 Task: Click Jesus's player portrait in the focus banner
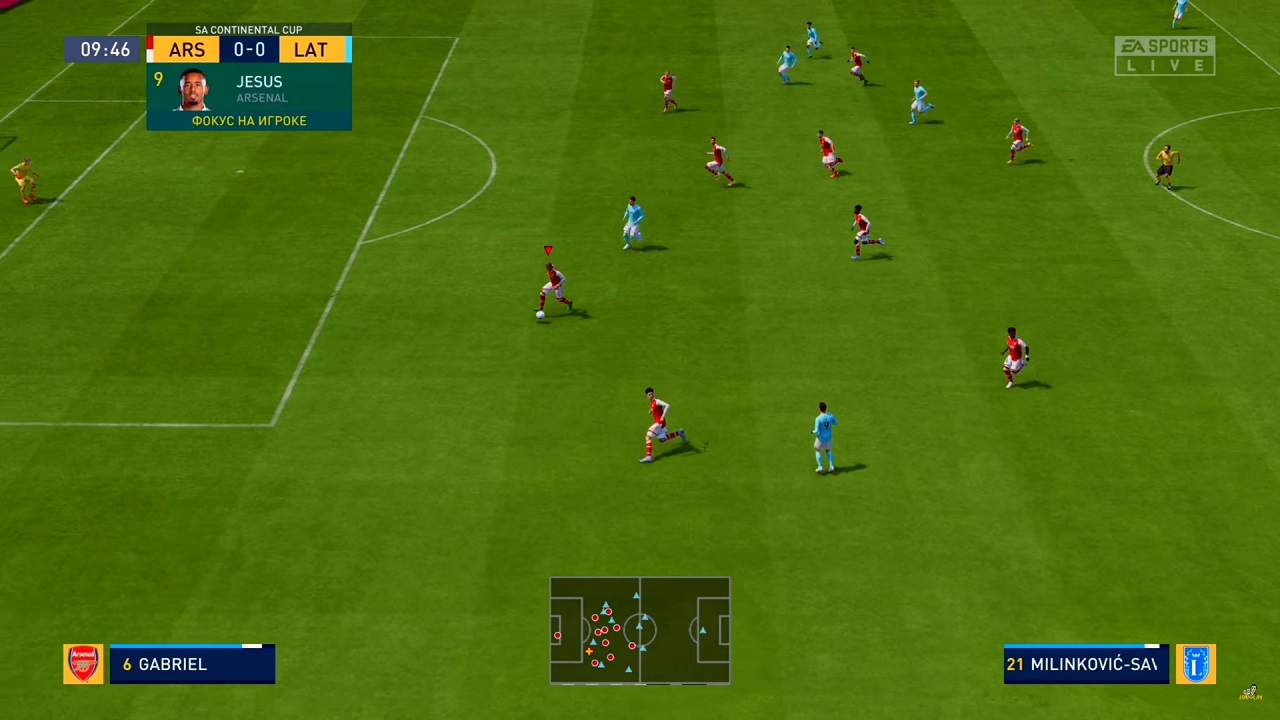[190, 93]
